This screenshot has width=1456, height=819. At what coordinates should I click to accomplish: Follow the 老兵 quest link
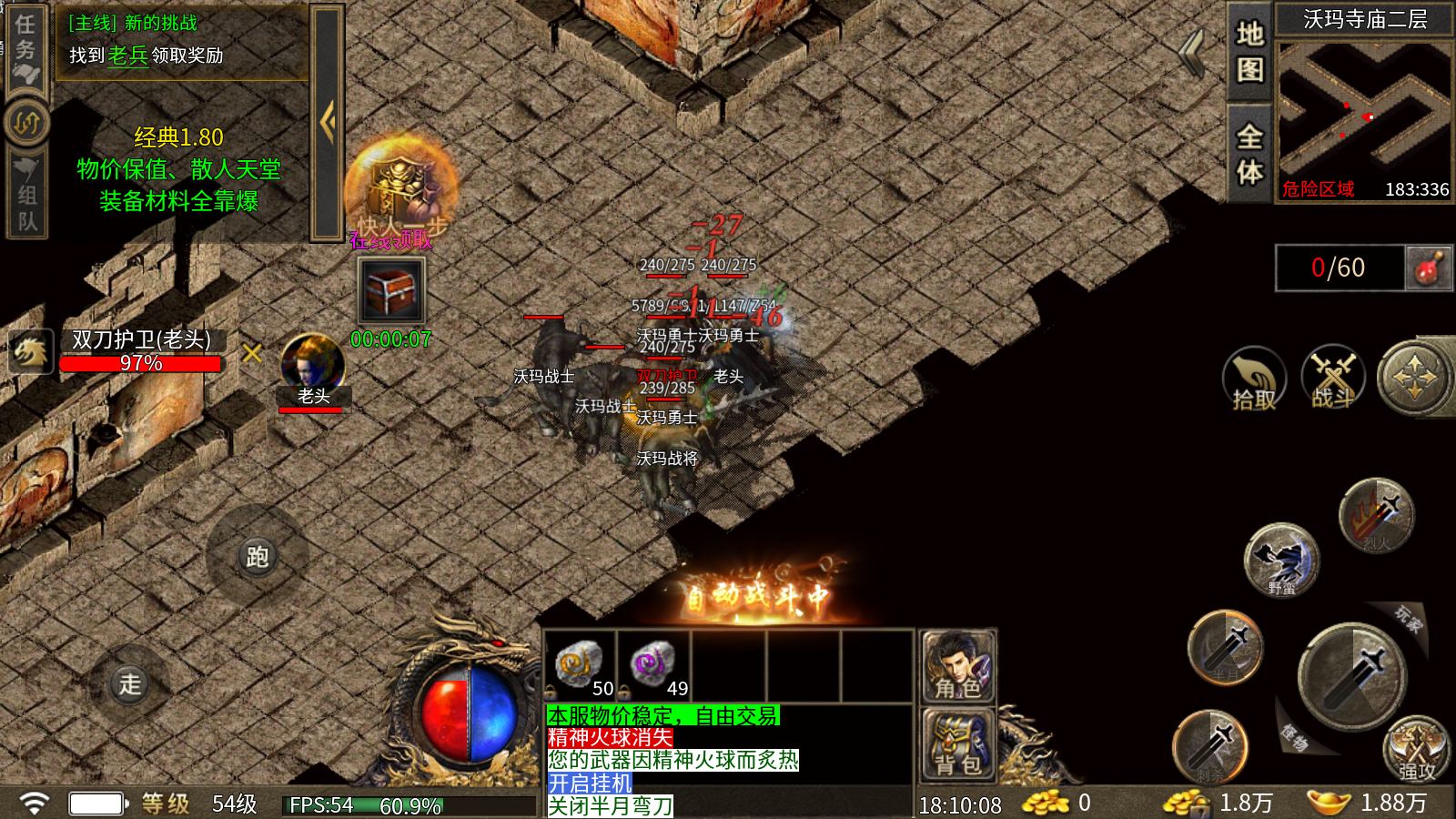(x=127, y=56)
